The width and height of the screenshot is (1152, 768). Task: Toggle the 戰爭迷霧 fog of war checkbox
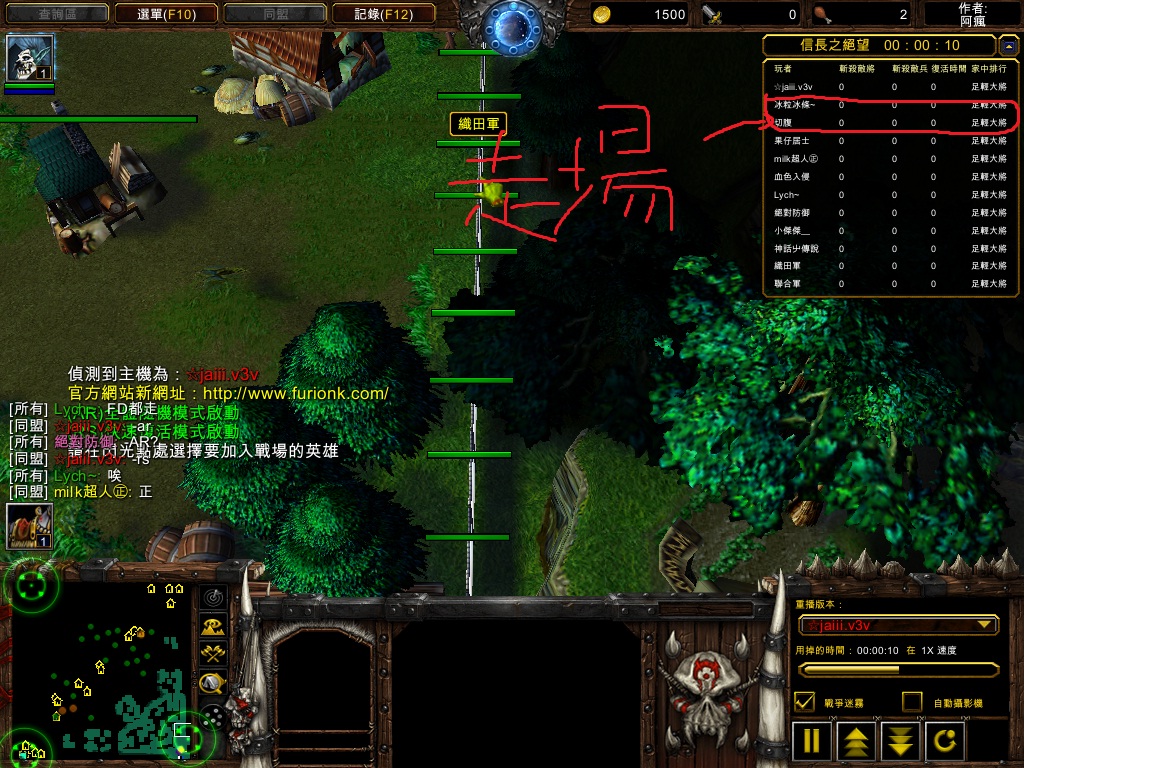[804, 702]
